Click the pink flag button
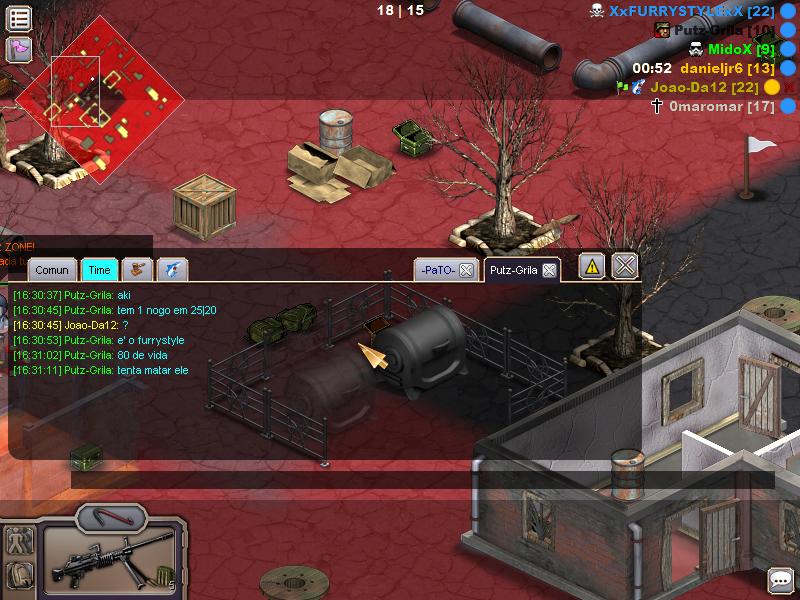The width and height of the screenshot is (800, 600). tap(19, 49)
